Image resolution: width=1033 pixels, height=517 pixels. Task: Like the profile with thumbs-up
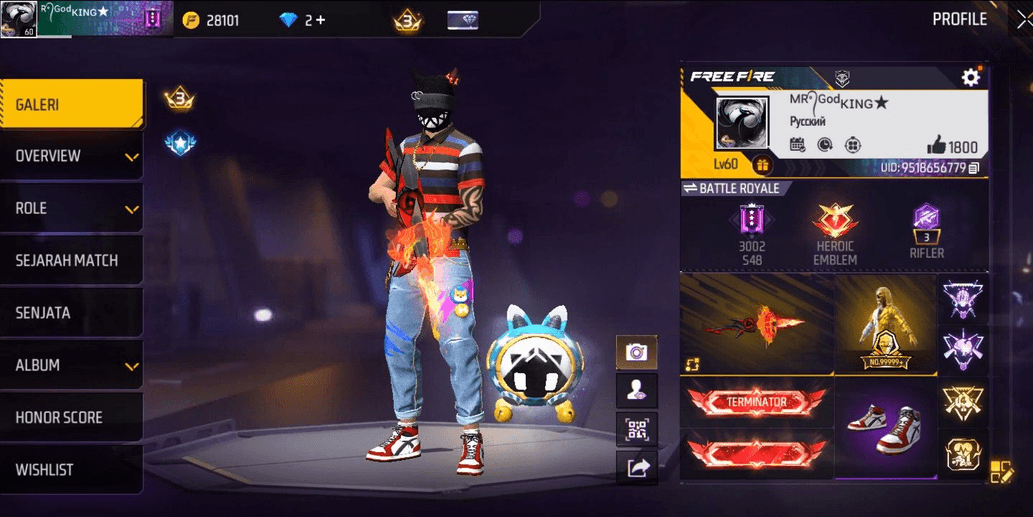936,145
